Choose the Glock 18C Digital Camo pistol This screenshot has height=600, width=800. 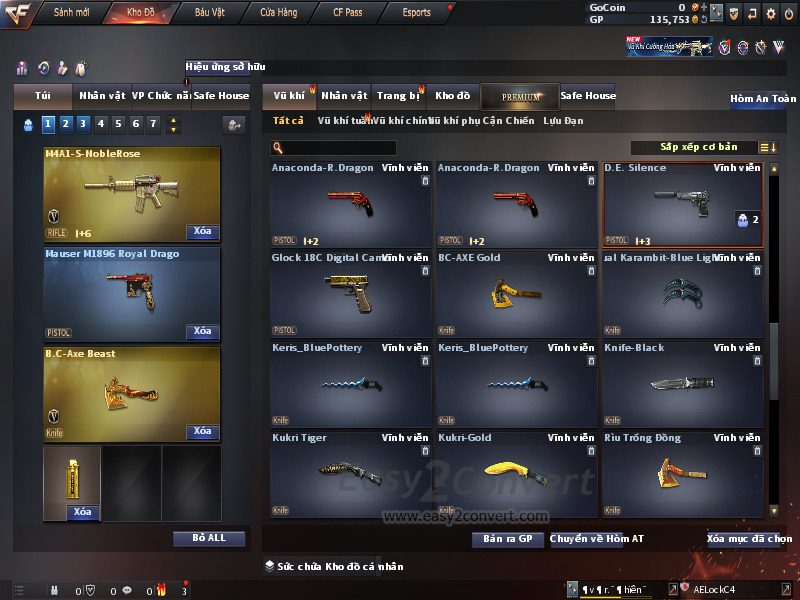click(350, 293)
